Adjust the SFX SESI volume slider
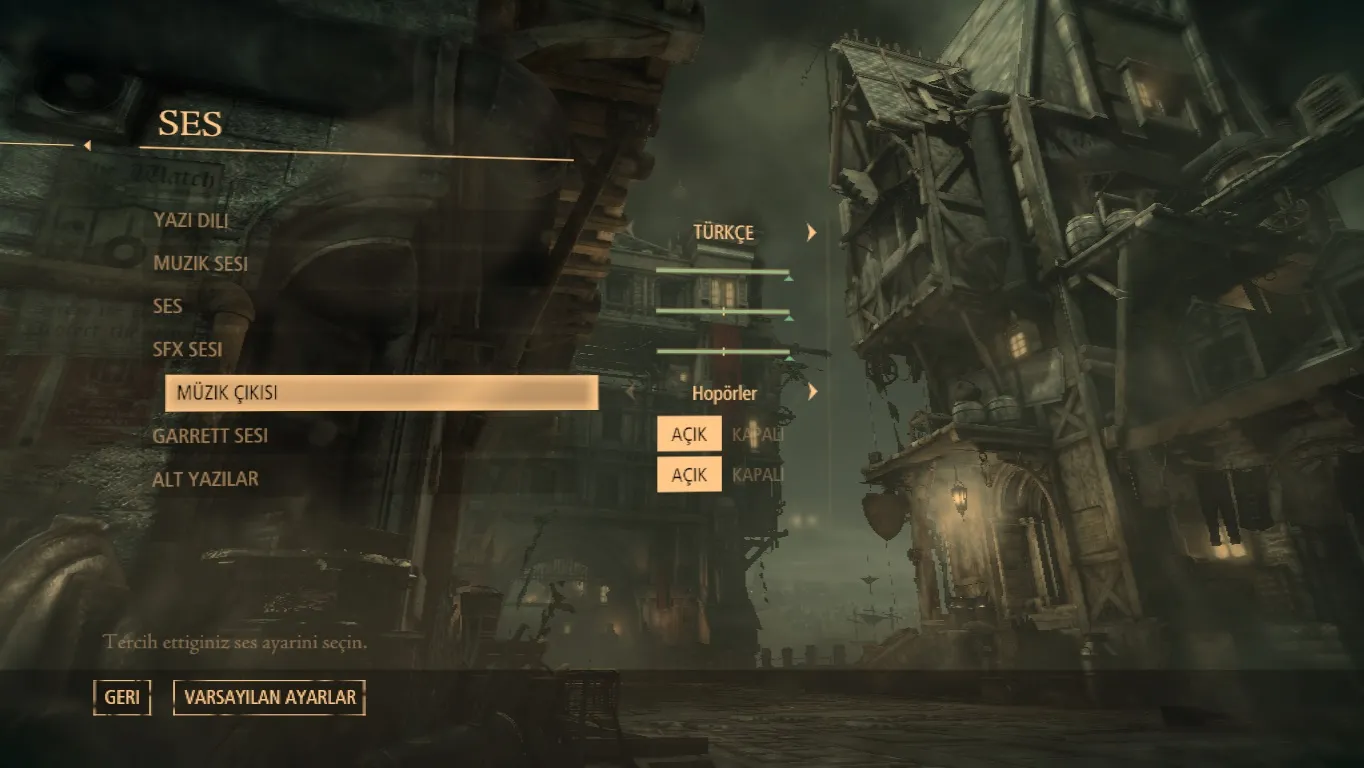This screenshot has width=1364, height=768. pos(723,352)
